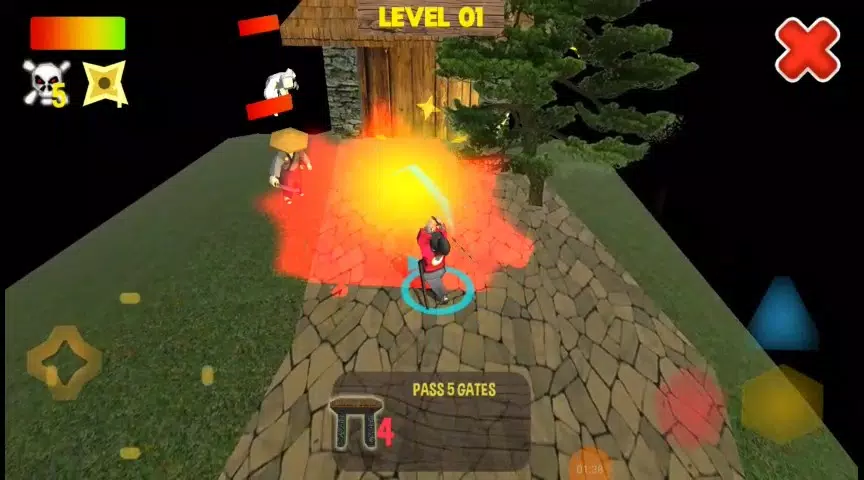Tap the Pass 5 Gates objective panel
The height and width of the screenshot is (480, 864).
pos(431,421)
